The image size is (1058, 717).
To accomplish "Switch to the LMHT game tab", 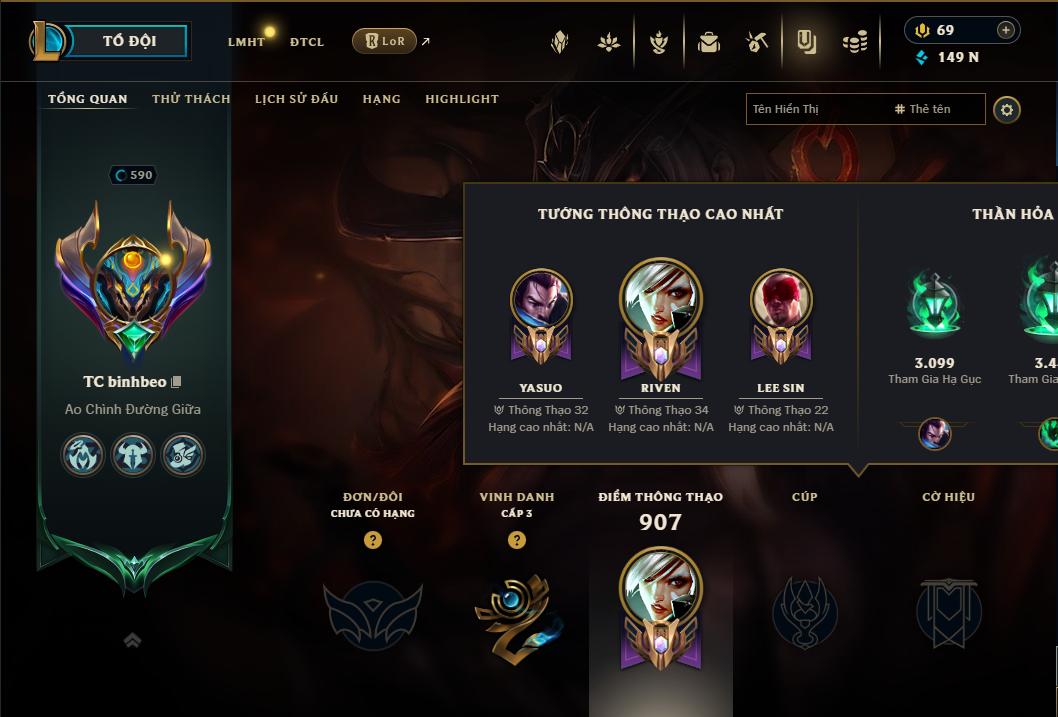I will click(246, 42).
